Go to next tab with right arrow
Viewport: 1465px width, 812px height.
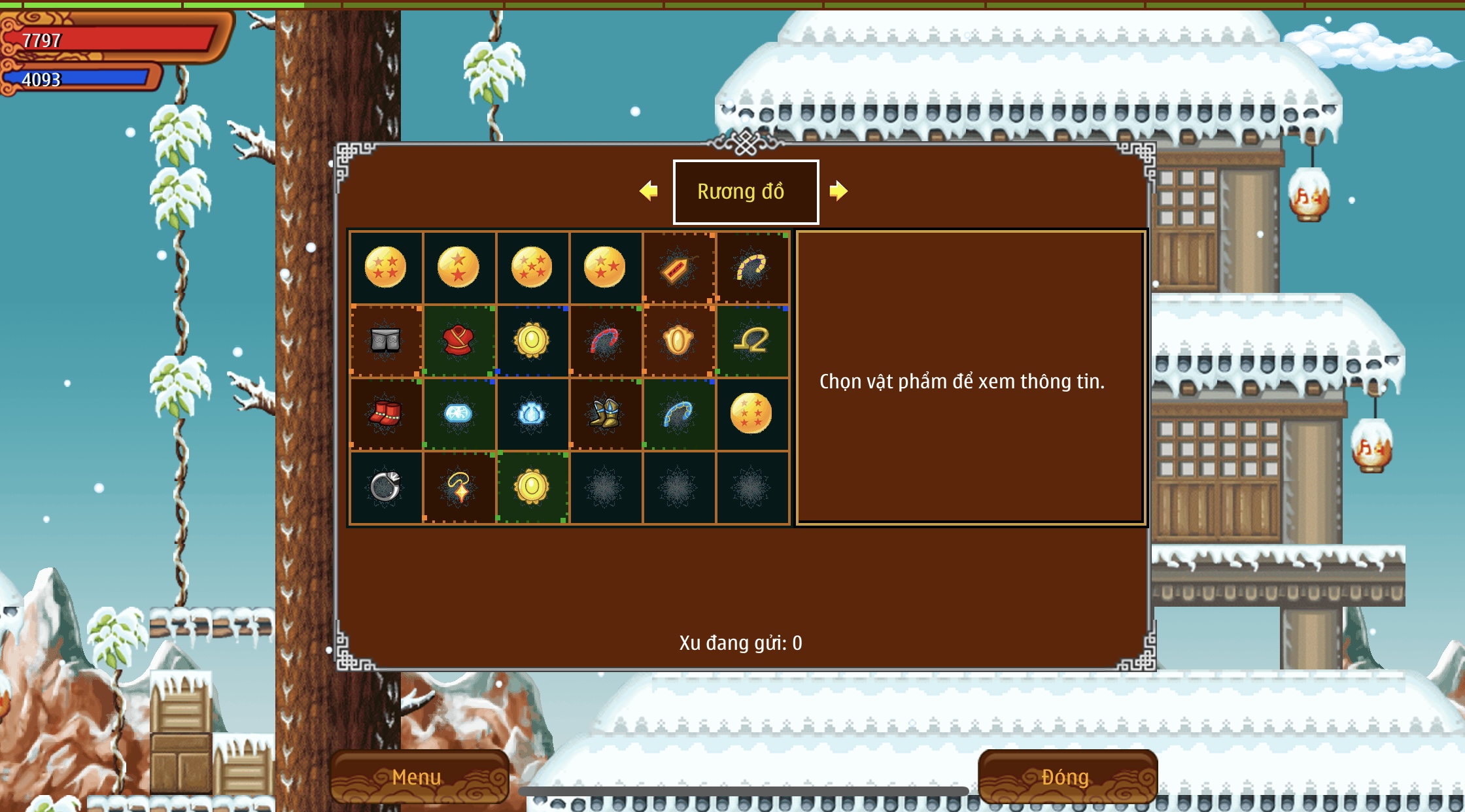(x=838, y=191)
